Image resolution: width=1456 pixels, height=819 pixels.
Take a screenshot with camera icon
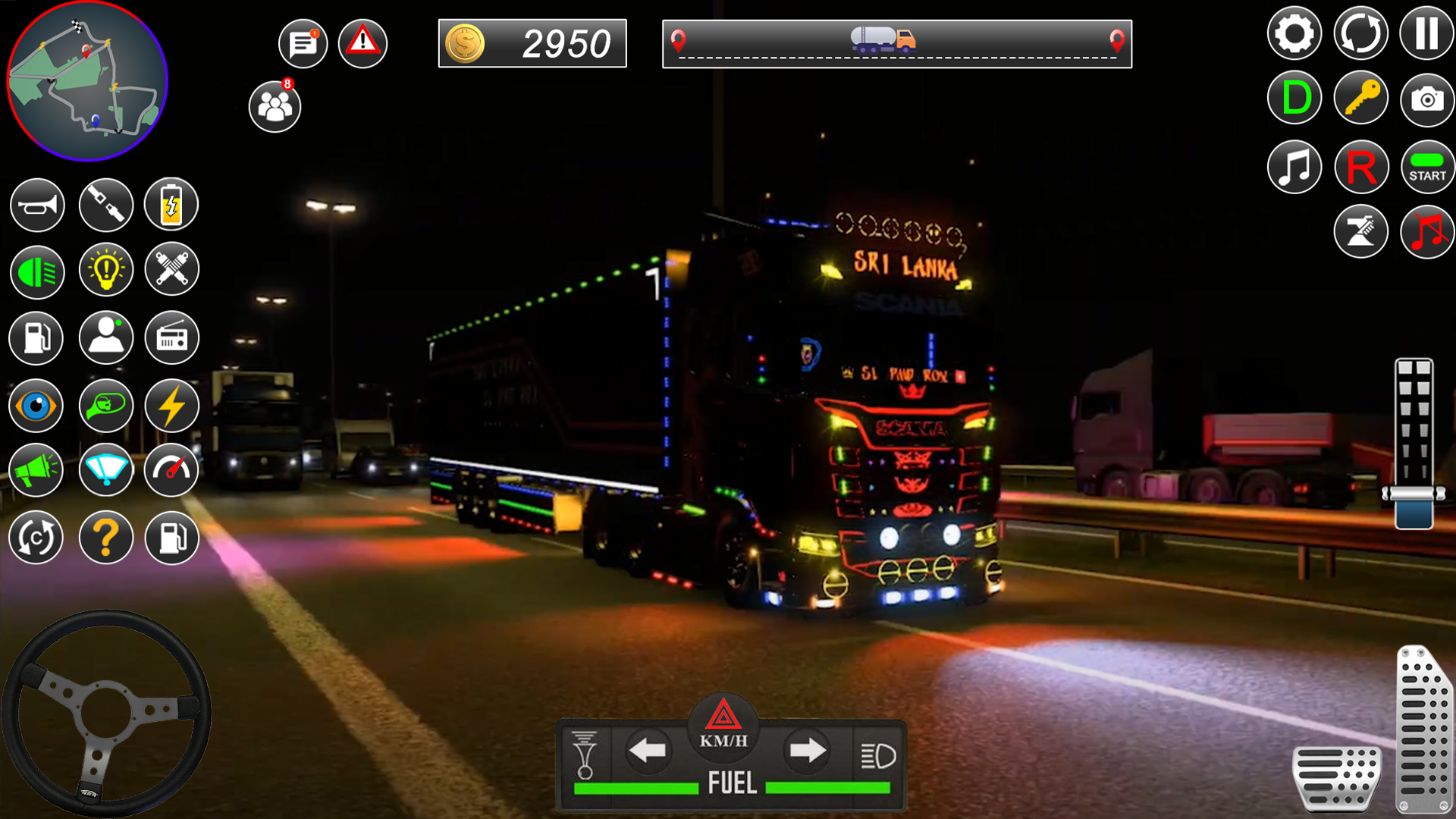click(1427, 98)
